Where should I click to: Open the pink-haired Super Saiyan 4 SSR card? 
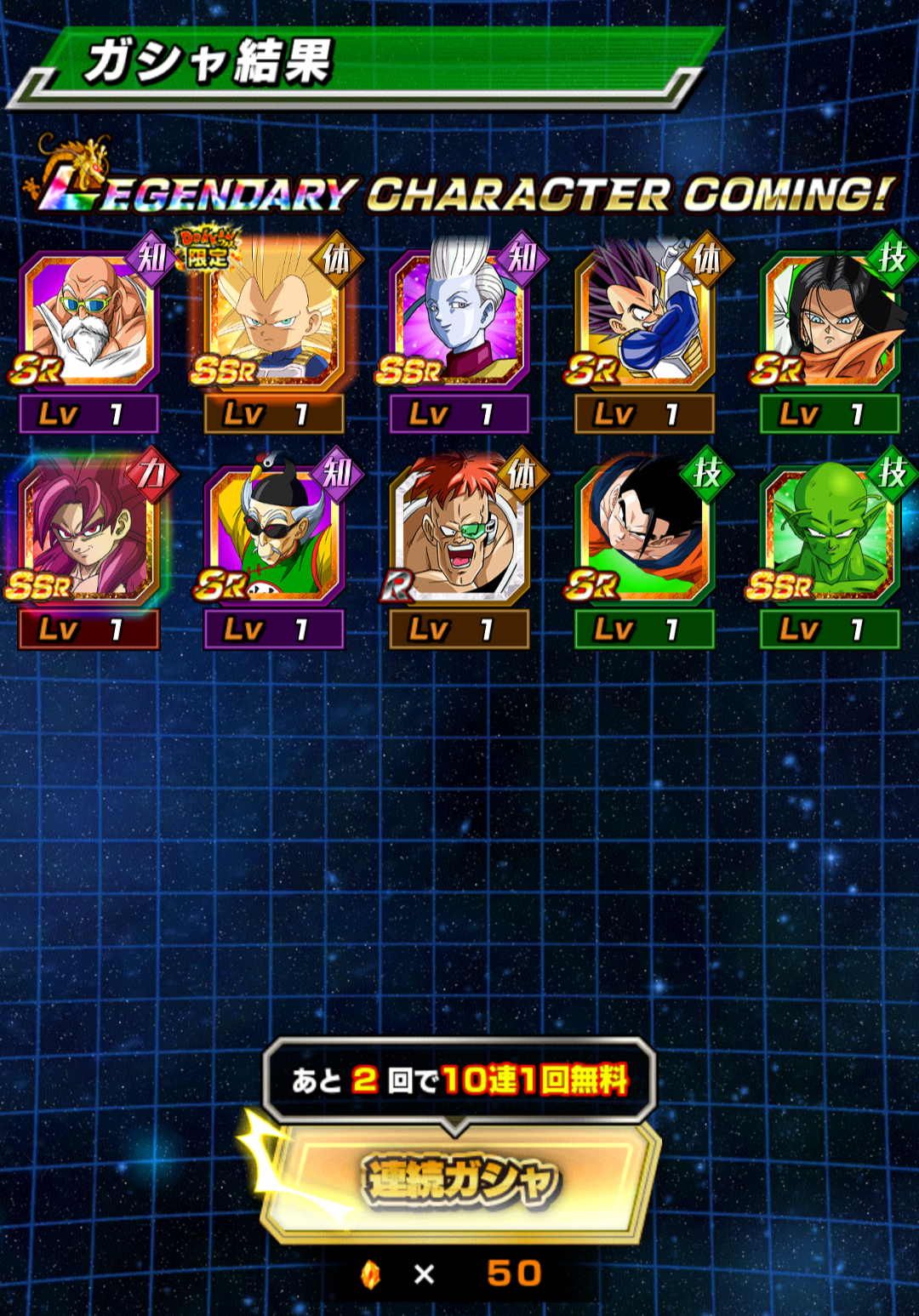[x=88, y=534]
